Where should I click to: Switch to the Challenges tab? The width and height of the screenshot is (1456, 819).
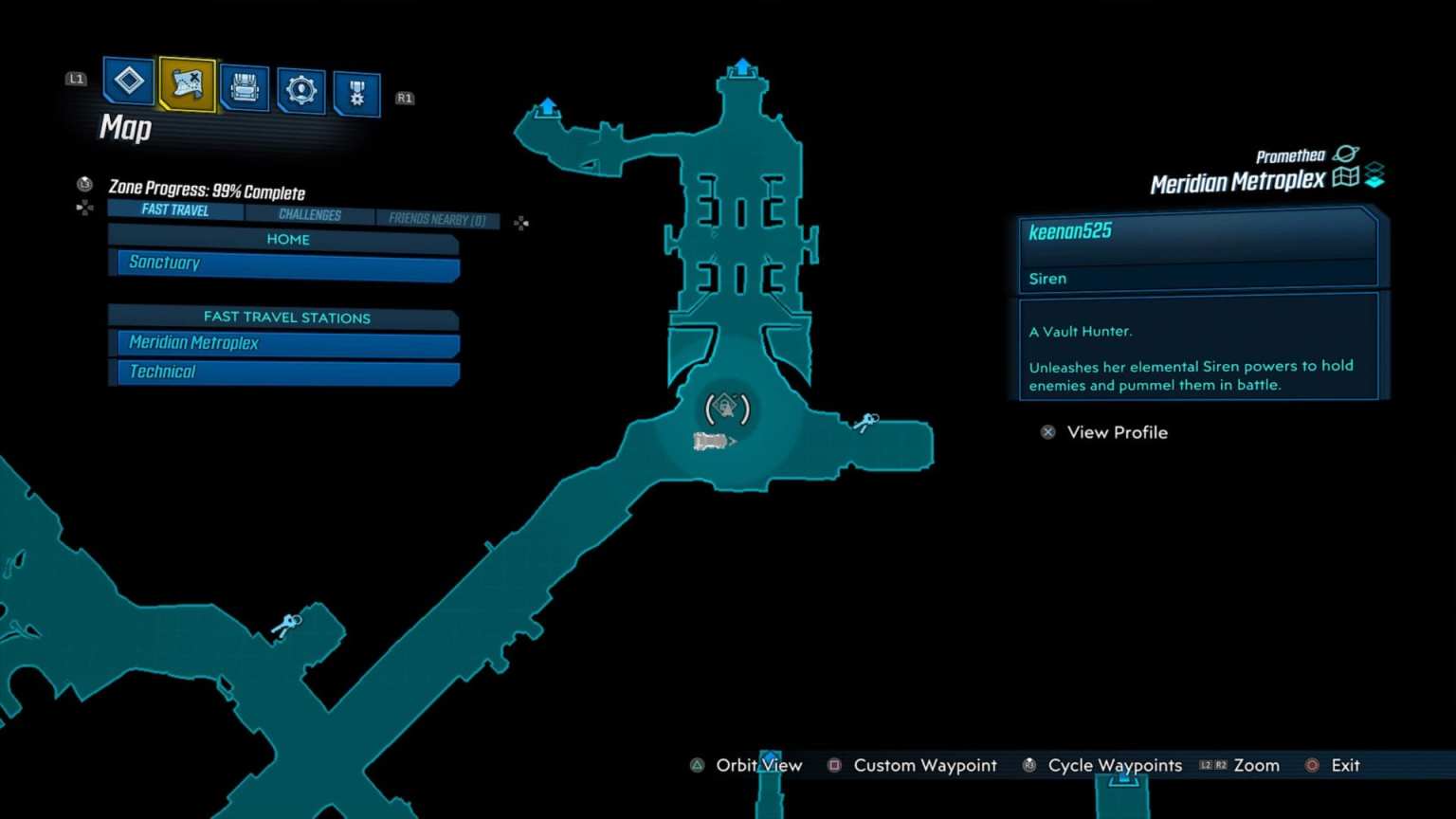(x=310, y=214)
